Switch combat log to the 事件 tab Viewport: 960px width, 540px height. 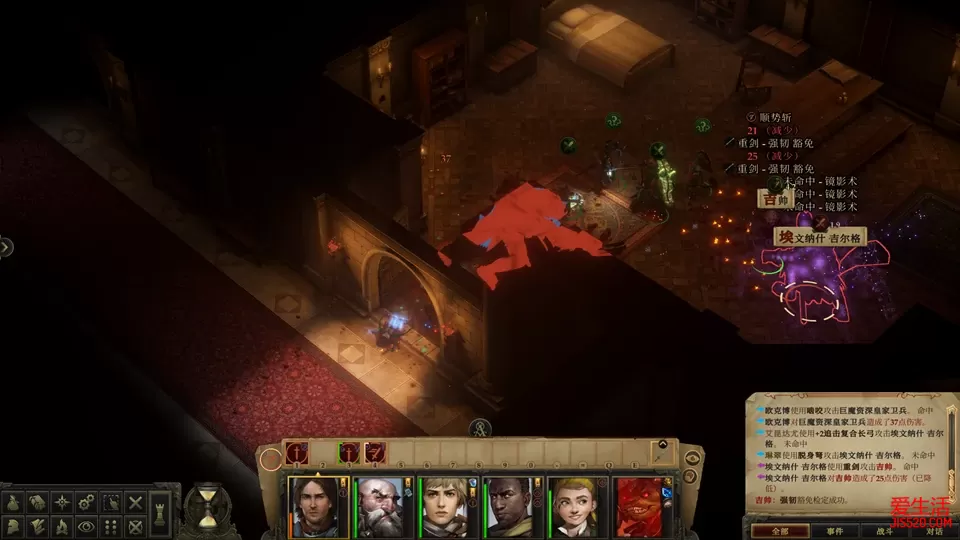(x=833, y=531)
